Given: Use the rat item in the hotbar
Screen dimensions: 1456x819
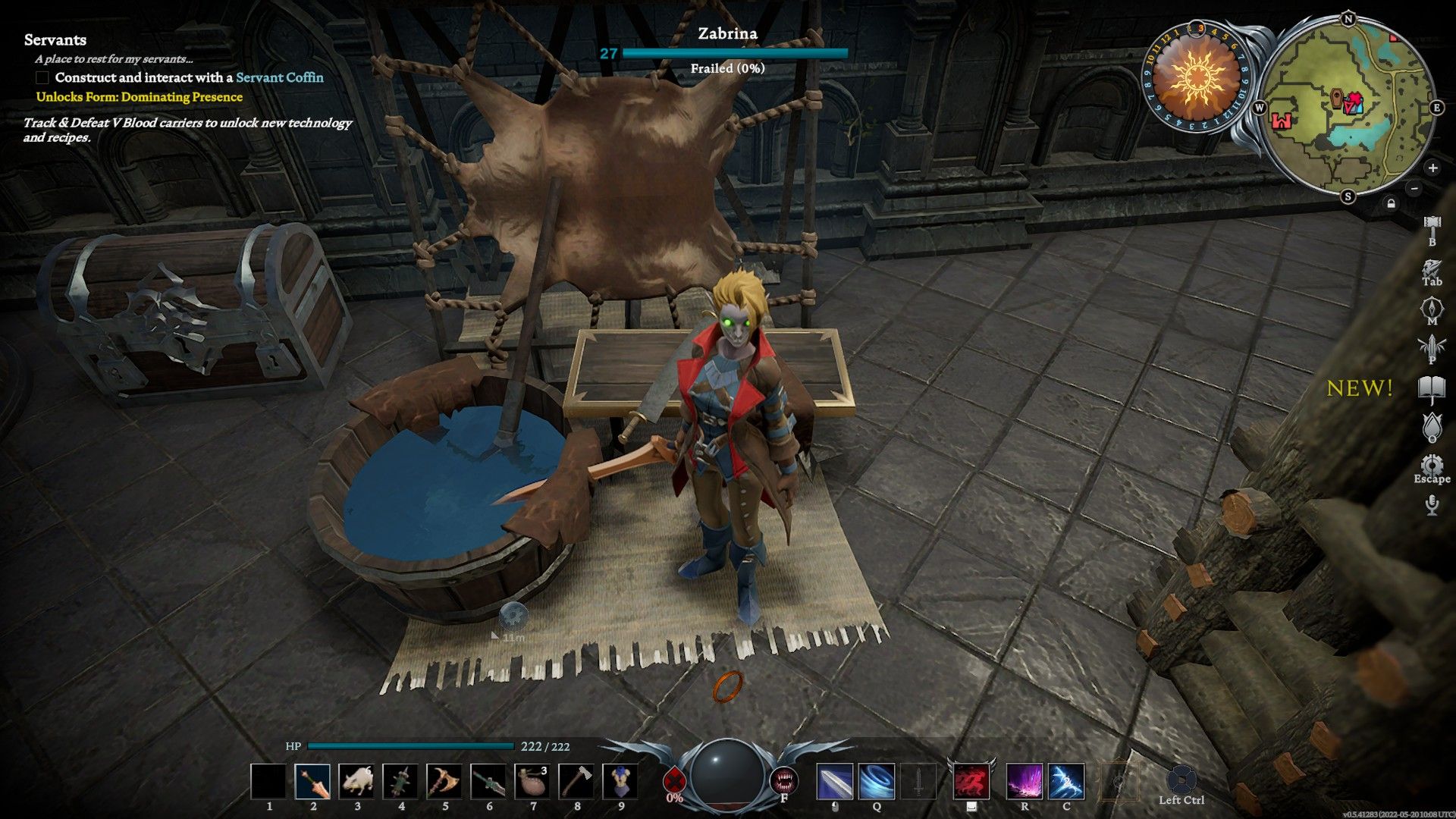Looking at the screenshot, I should [x=356, y=782].
